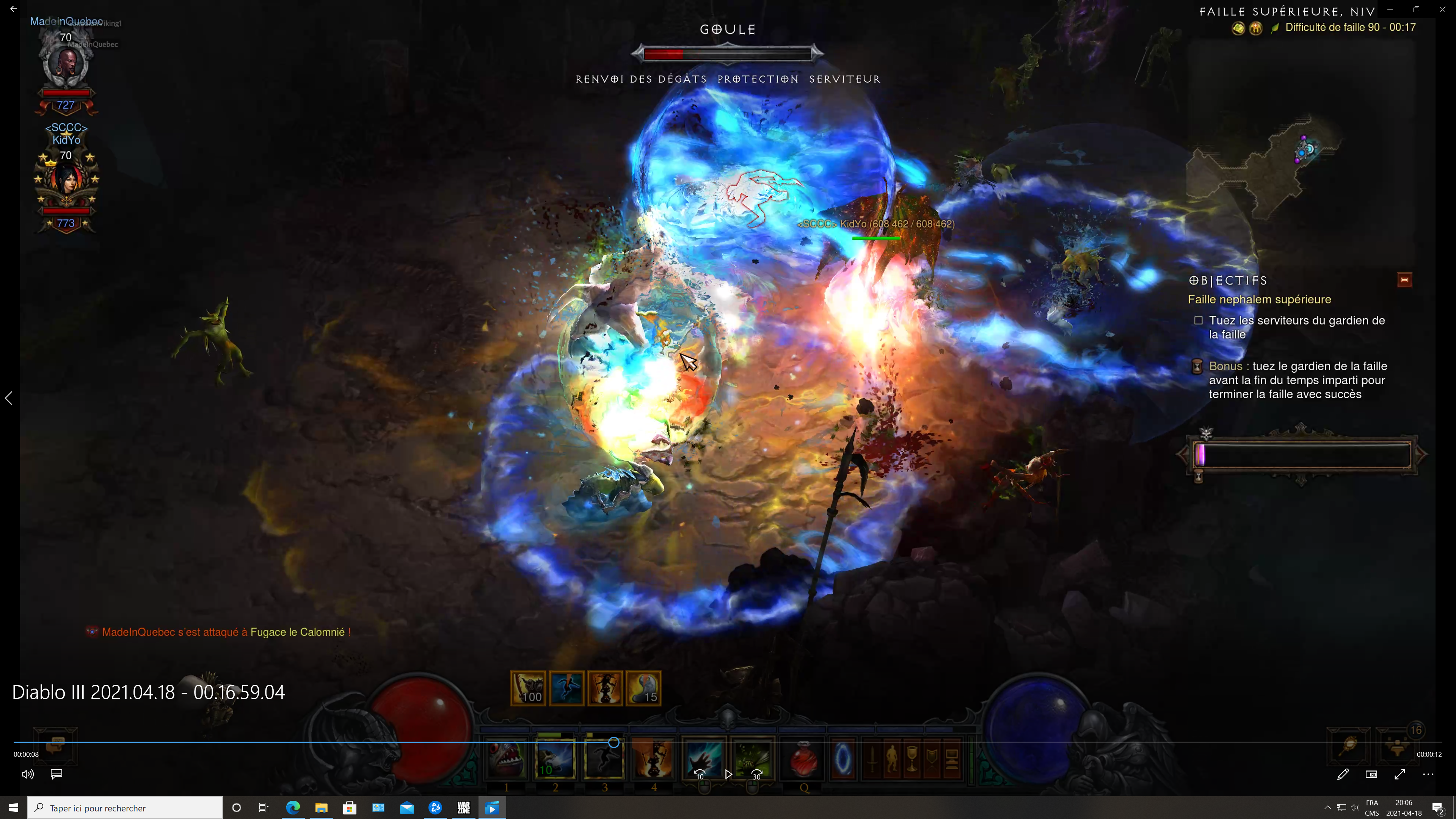This screenshot has width=1456, height=819.
Task: Close the video player window
Action: tap(1442, 9)
